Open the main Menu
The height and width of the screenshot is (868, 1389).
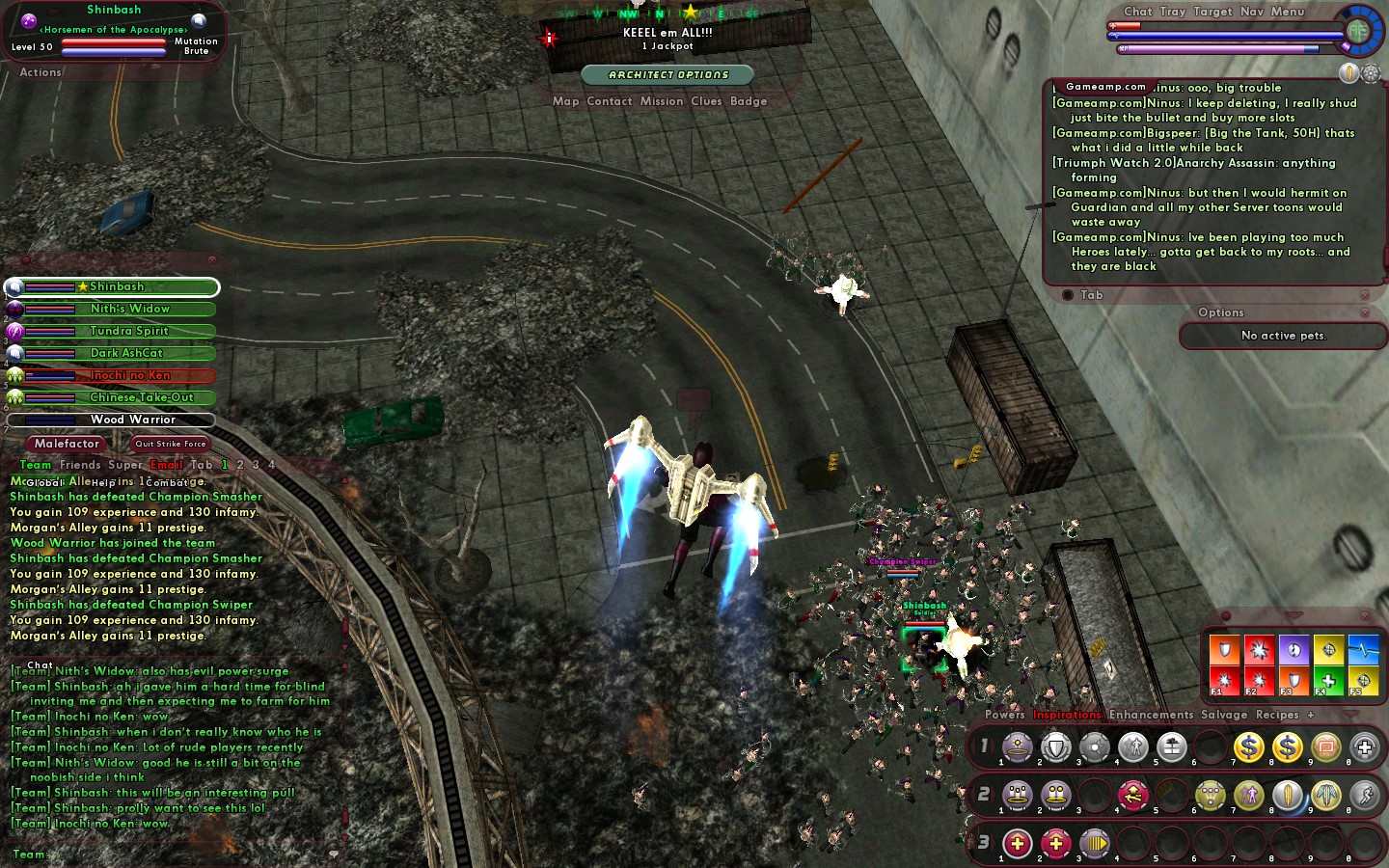pyautogui.click(x=1287, y=12)
